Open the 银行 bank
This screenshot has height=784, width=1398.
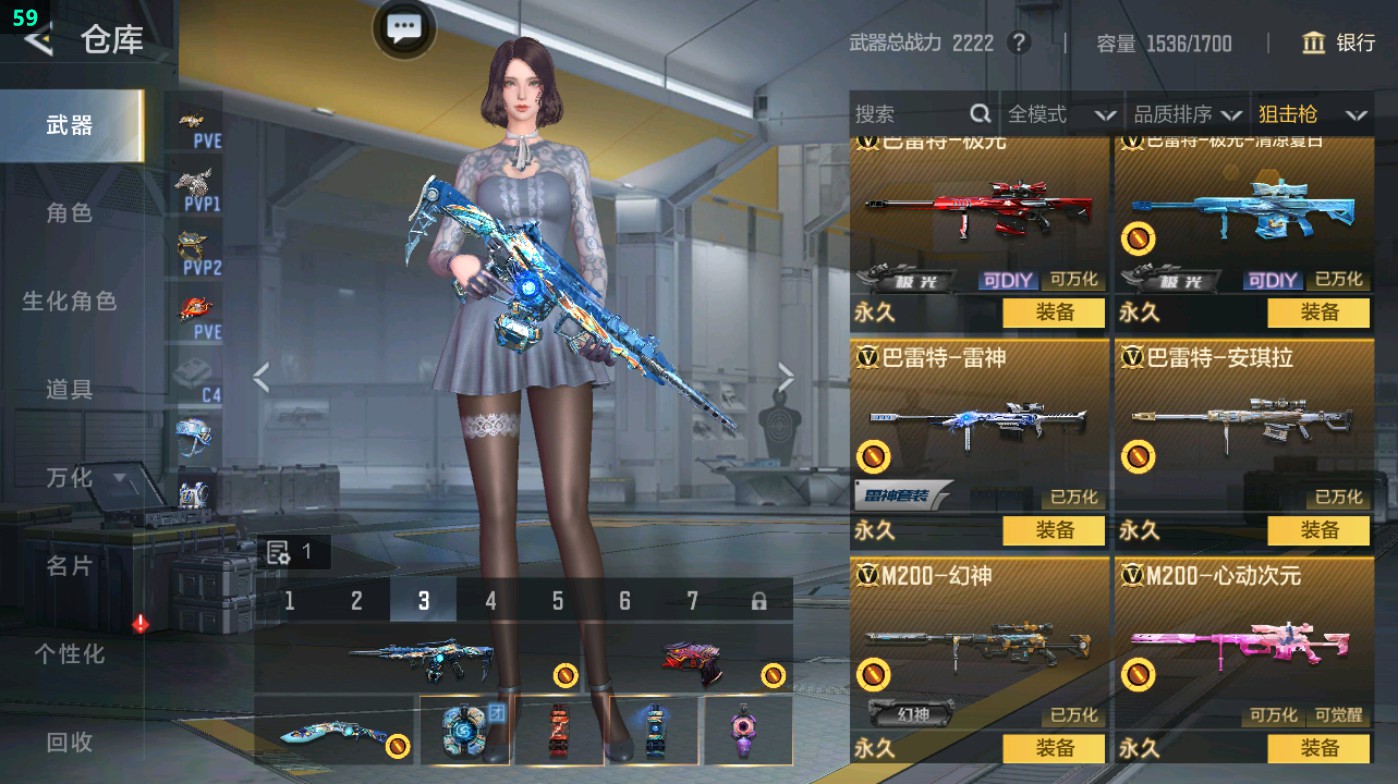pos(1338,43)
